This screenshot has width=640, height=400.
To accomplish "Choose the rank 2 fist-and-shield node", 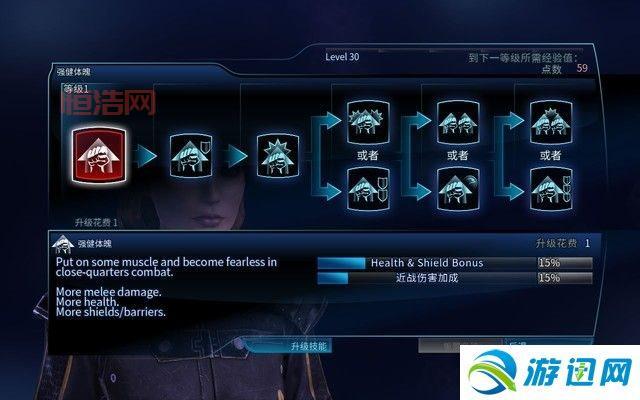I will pos(187,154).
